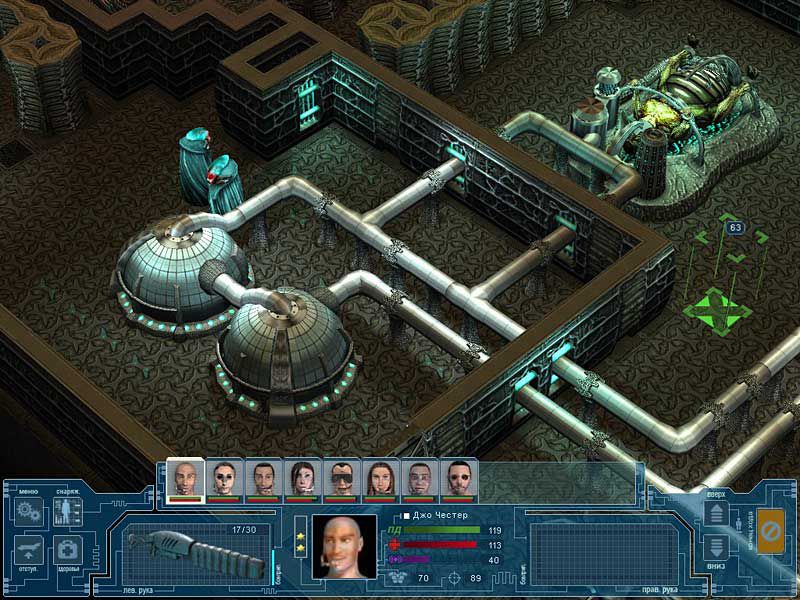Image resolution: width=800 pixels, height=600 pixels.
Task: Use the medkit health button (здоровье)
Action: [67, 551]
